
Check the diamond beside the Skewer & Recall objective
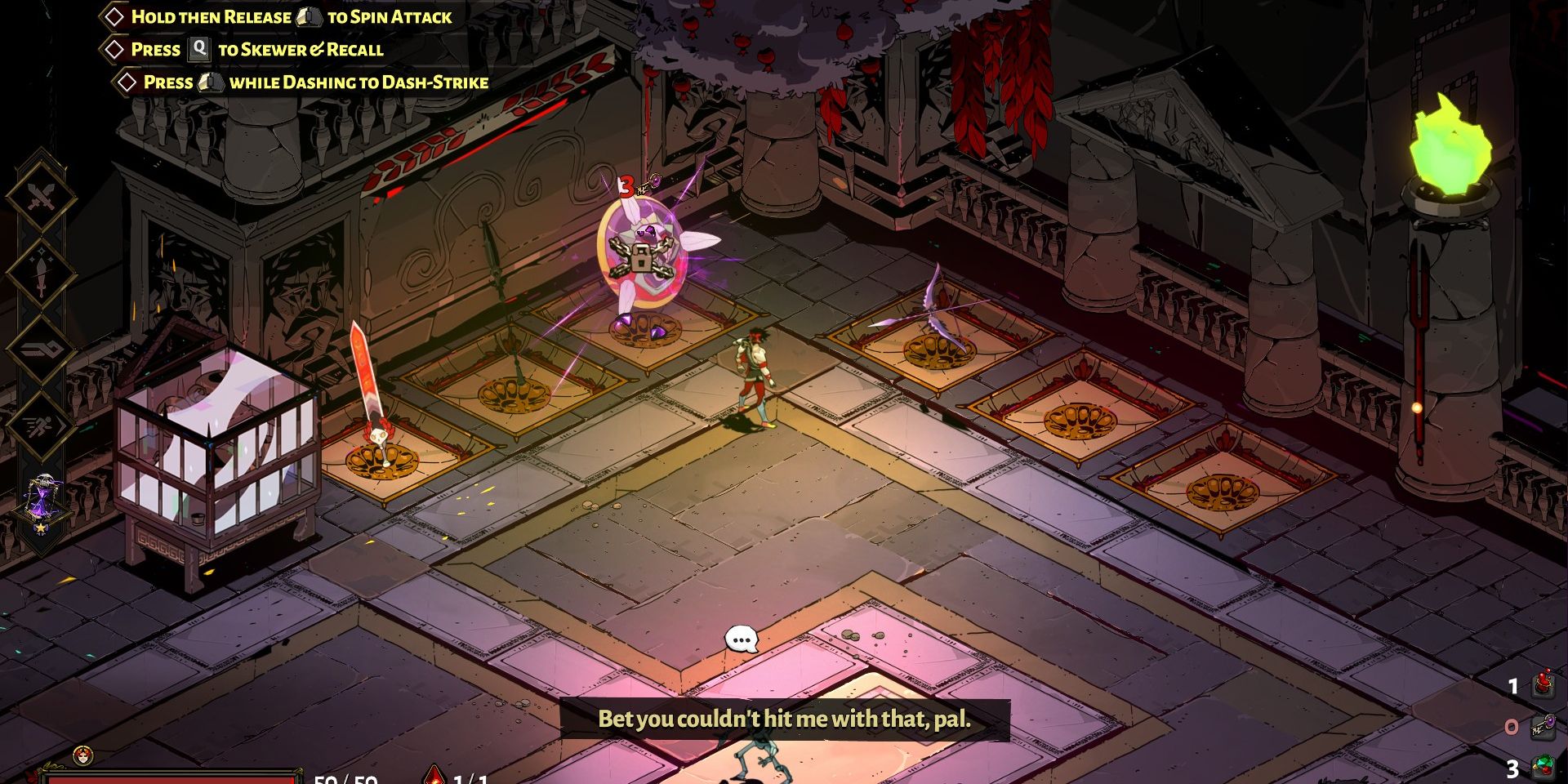pyautogui.click(x=115, y=49)
